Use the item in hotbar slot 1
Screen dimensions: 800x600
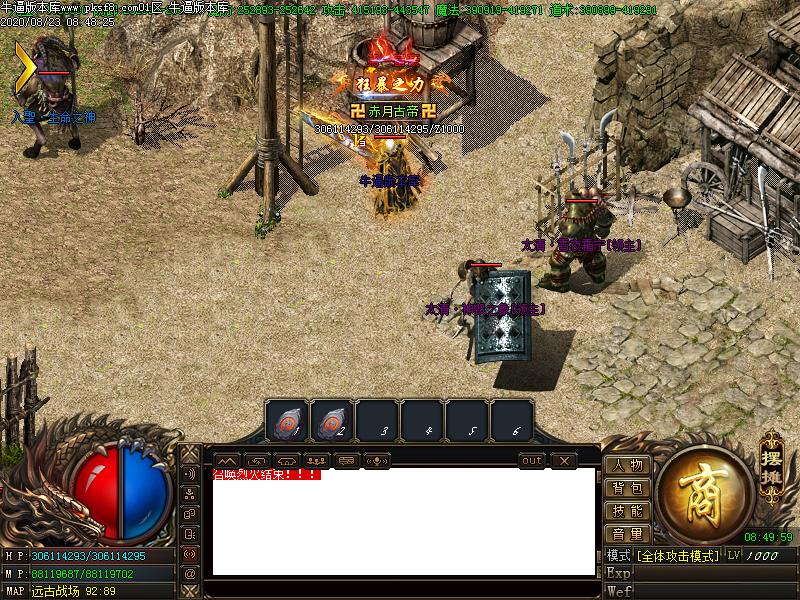click(x=287, y=421)
